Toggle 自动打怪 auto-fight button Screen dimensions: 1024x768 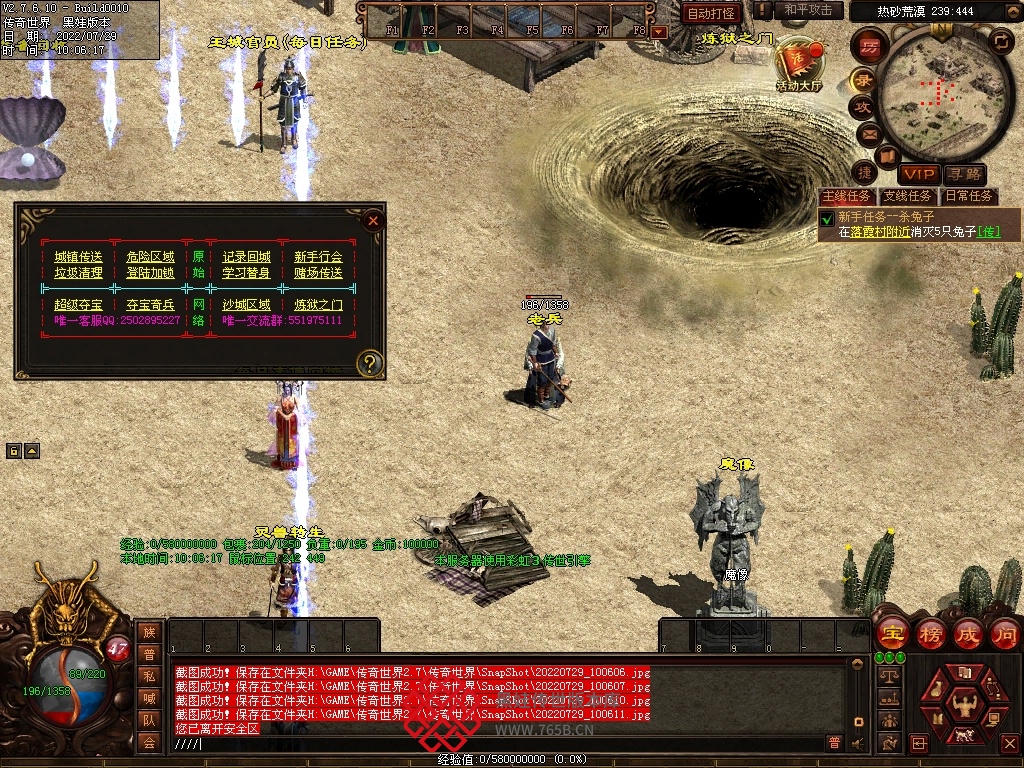pyautogui.click(x=712, y=13)
